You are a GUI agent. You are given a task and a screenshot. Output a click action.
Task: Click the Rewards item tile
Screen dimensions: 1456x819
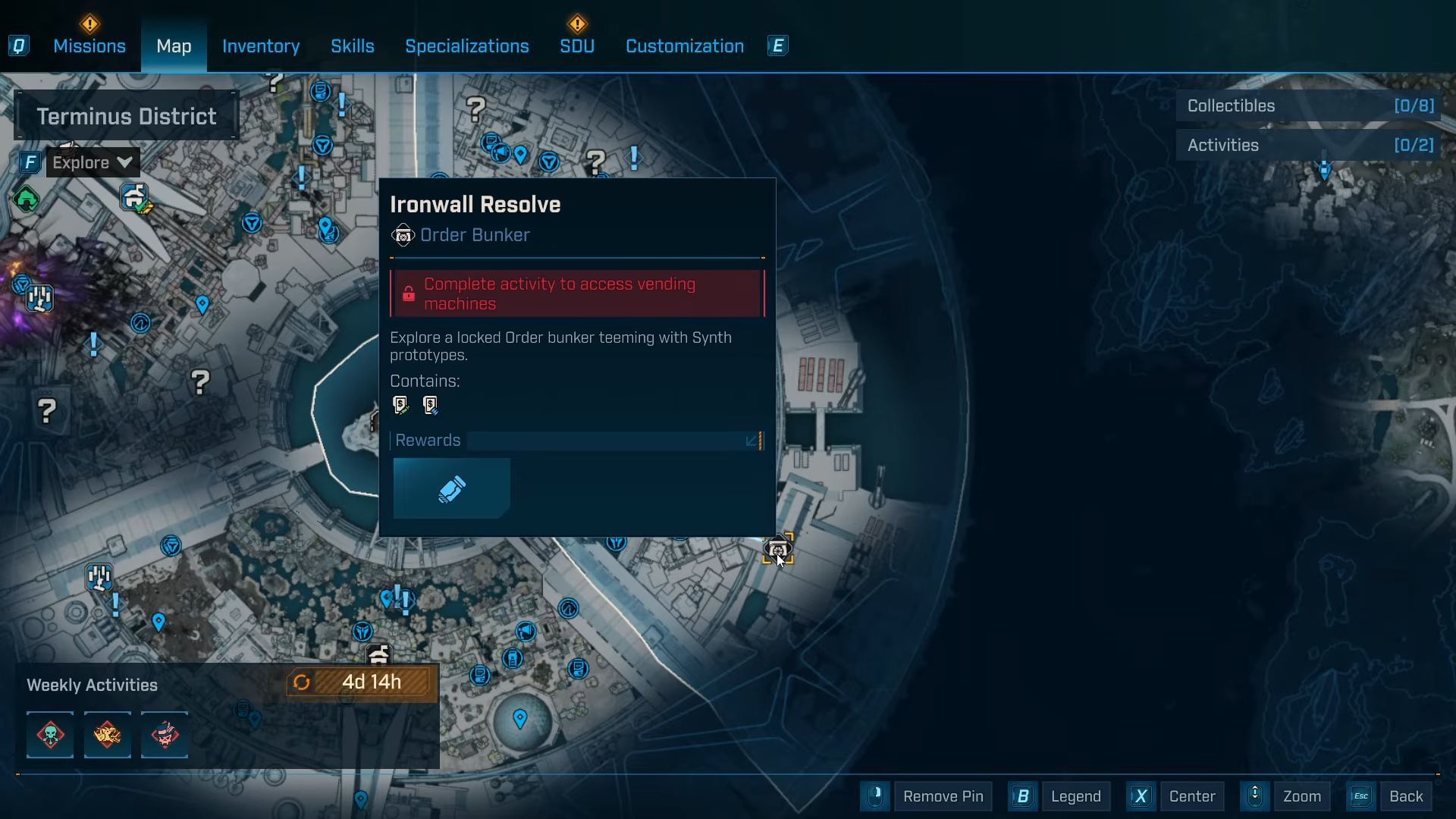point(452,489)
